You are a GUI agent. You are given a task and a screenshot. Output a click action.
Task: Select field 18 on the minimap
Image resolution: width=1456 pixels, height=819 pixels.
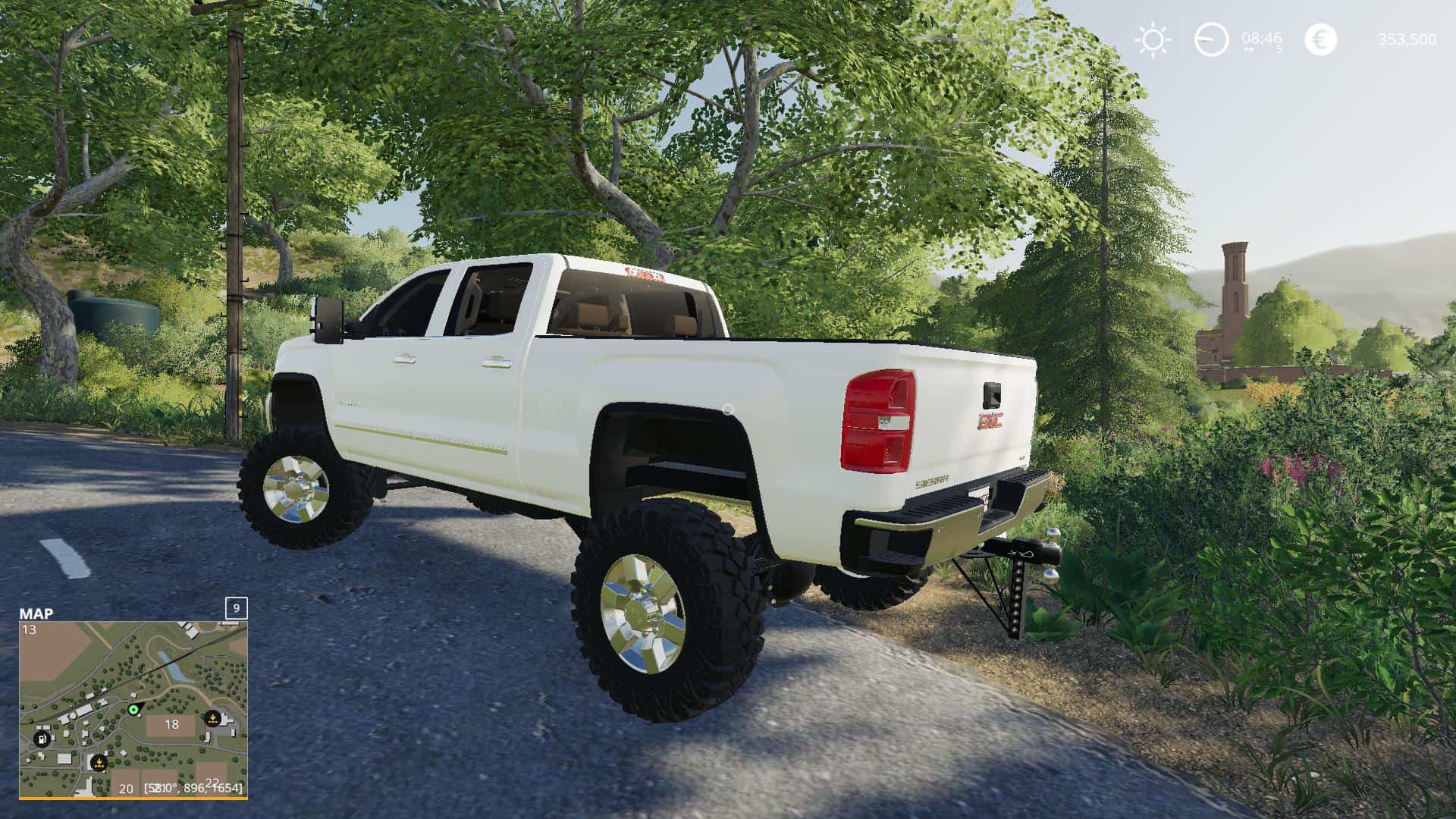[172, 725]
